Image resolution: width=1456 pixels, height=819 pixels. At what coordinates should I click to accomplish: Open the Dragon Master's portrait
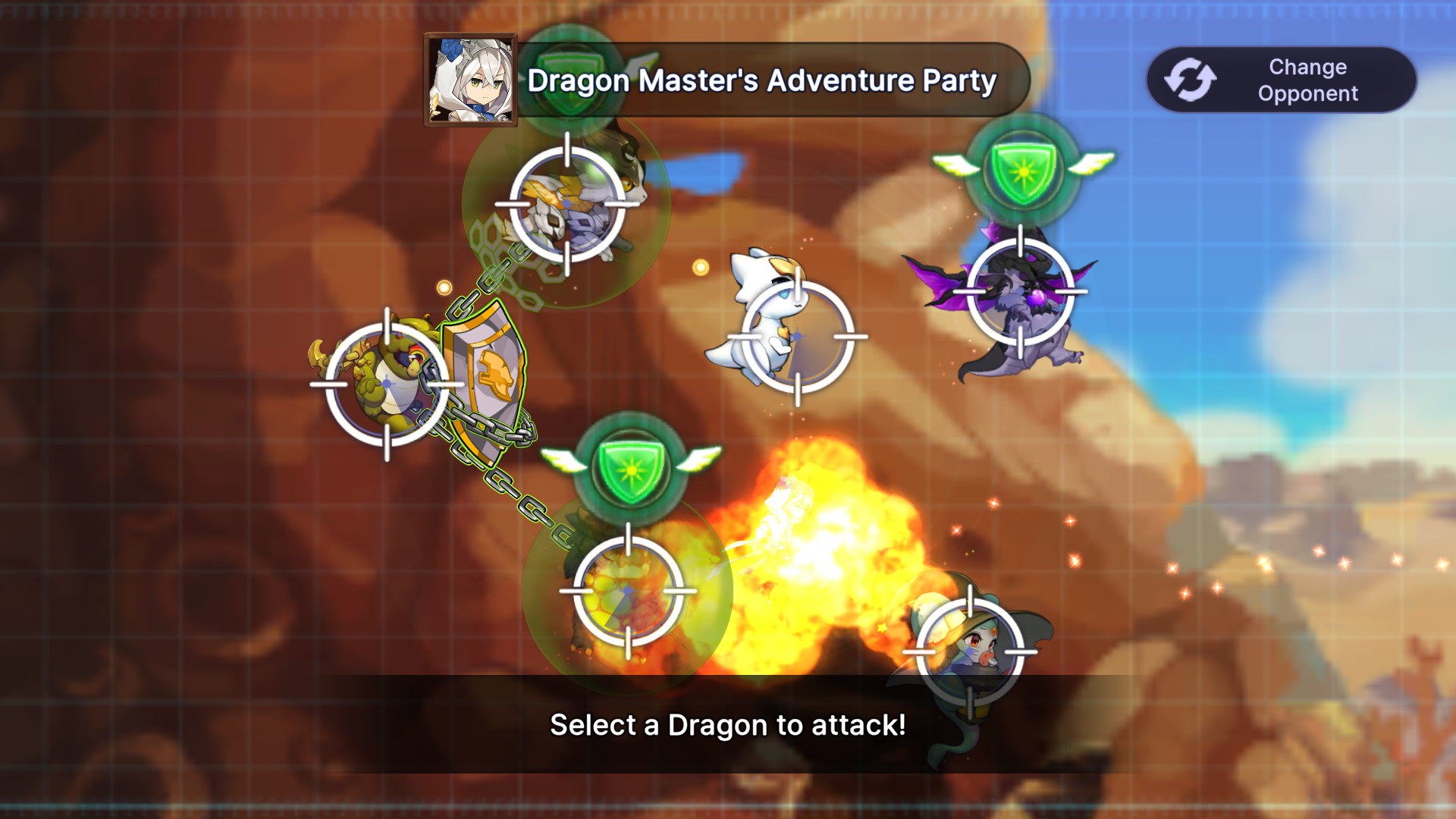tap(470, 80)
